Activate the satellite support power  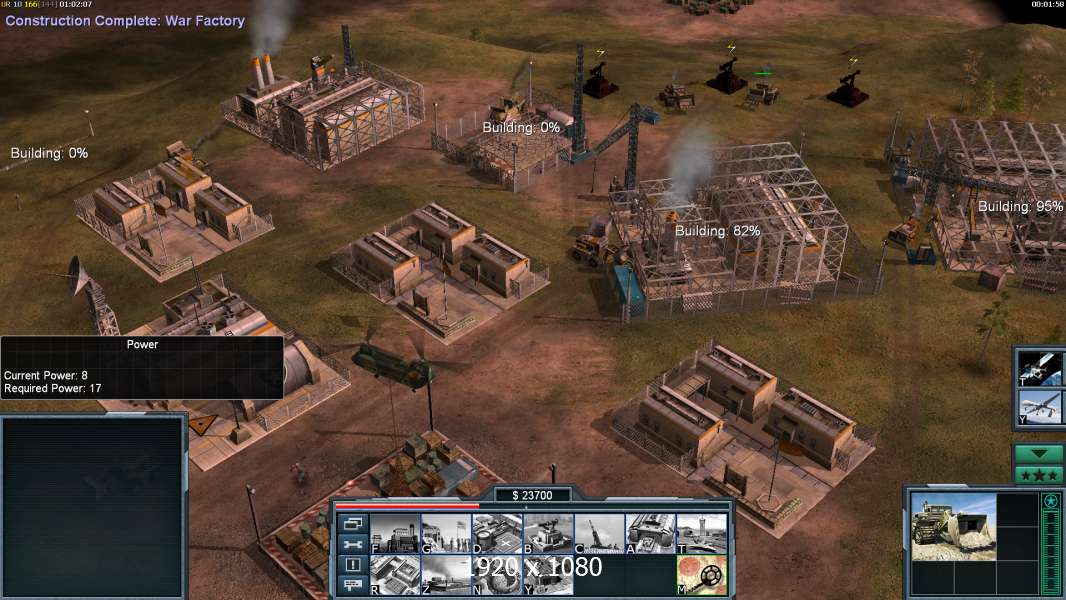pyautogui.click(x=1040, y=367)
